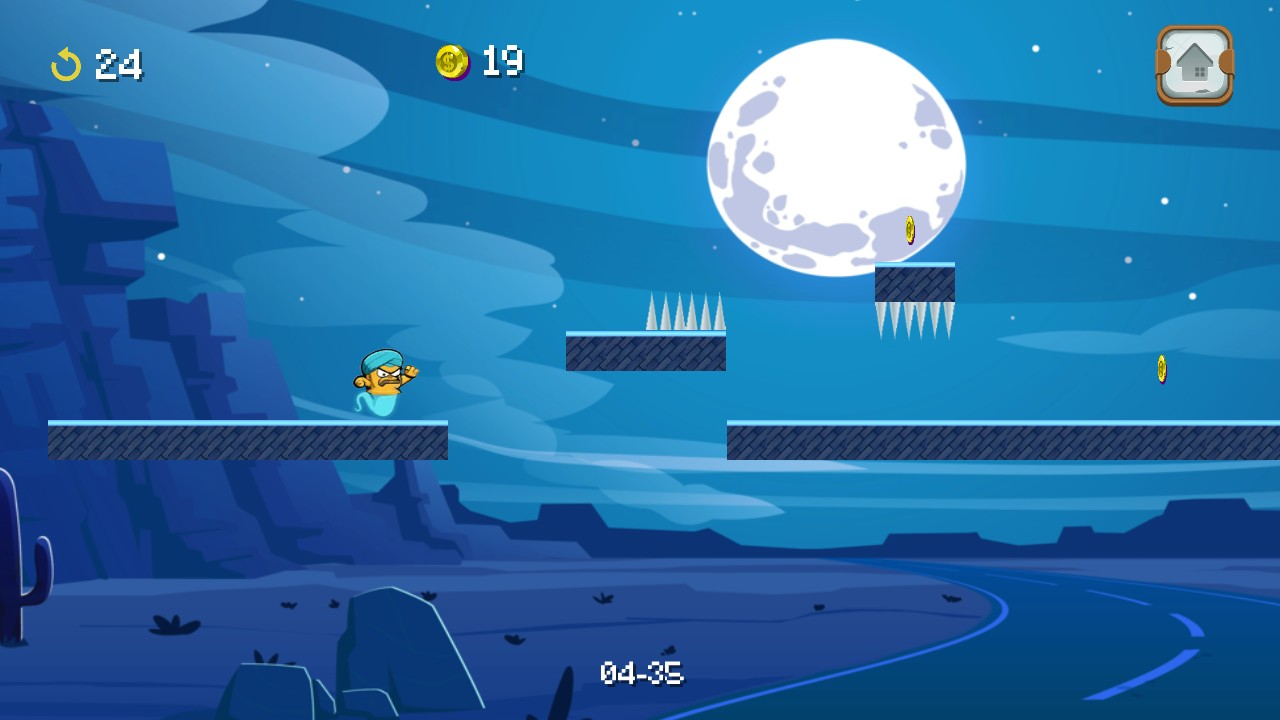Select the coin count showing 19

point(501,62)
